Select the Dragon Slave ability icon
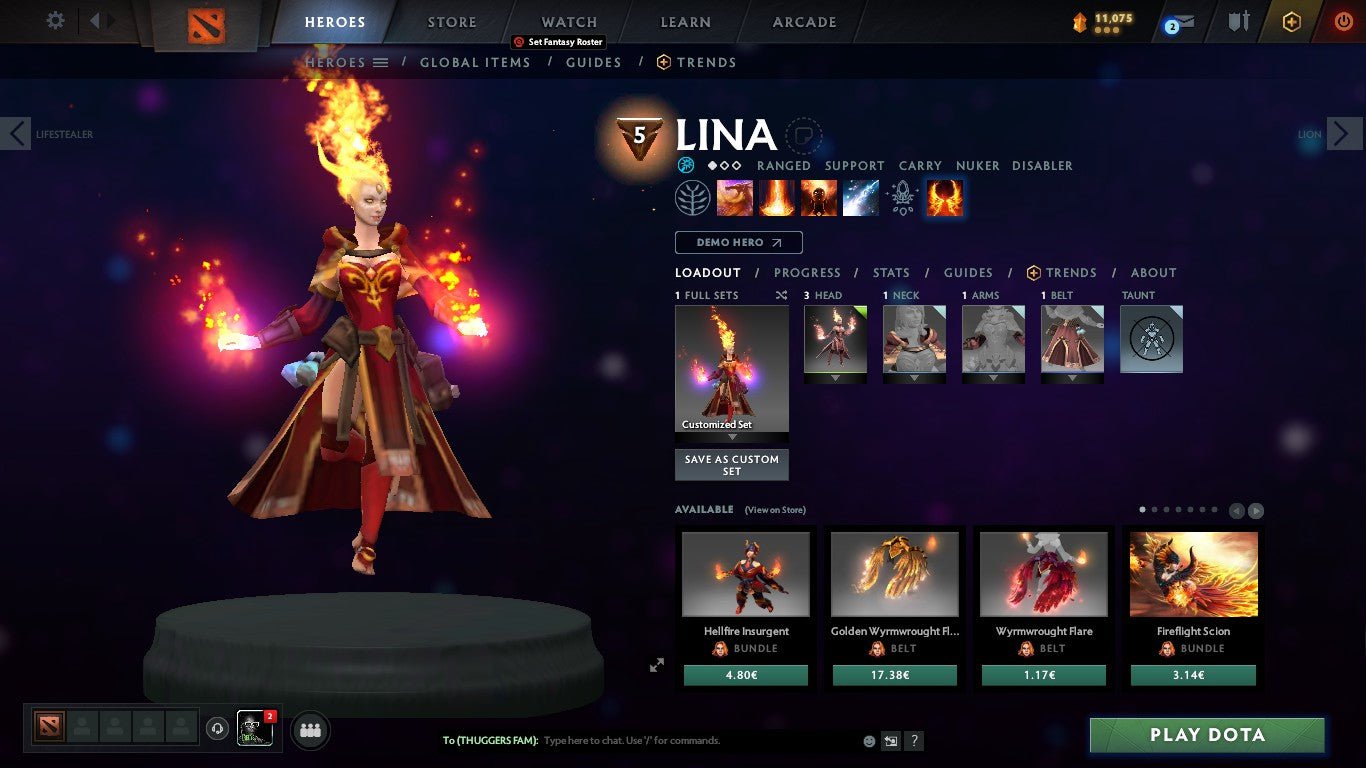This screenshot has width=1366, height=768. [735, 197]
